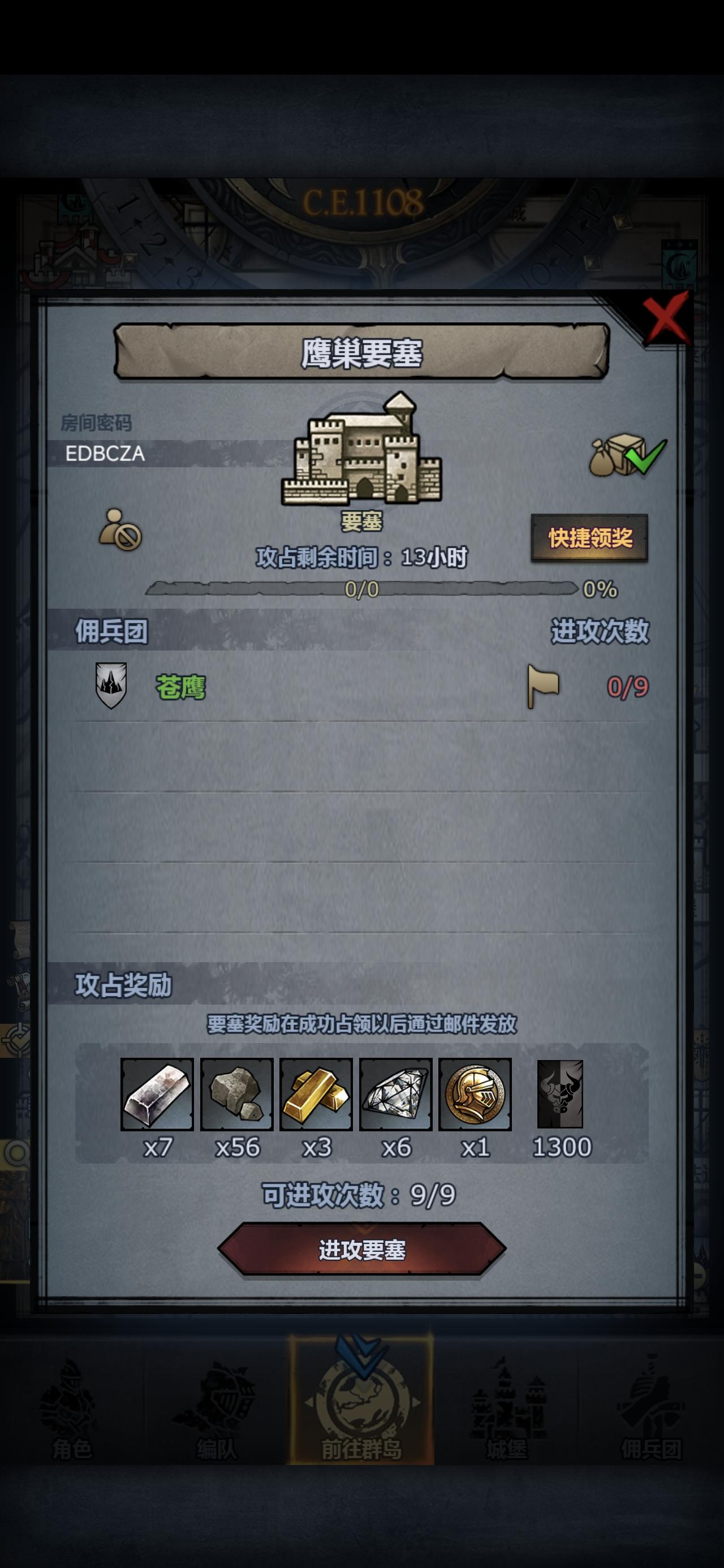Click the flag icon next to attack count
This screenshot has width=724, height=1568.
542,687
